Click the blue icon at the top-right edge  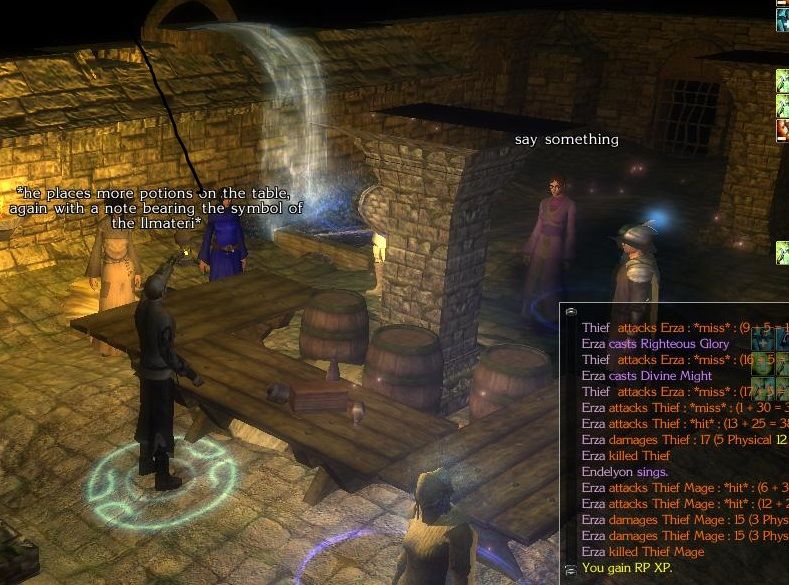pos(783,19)
